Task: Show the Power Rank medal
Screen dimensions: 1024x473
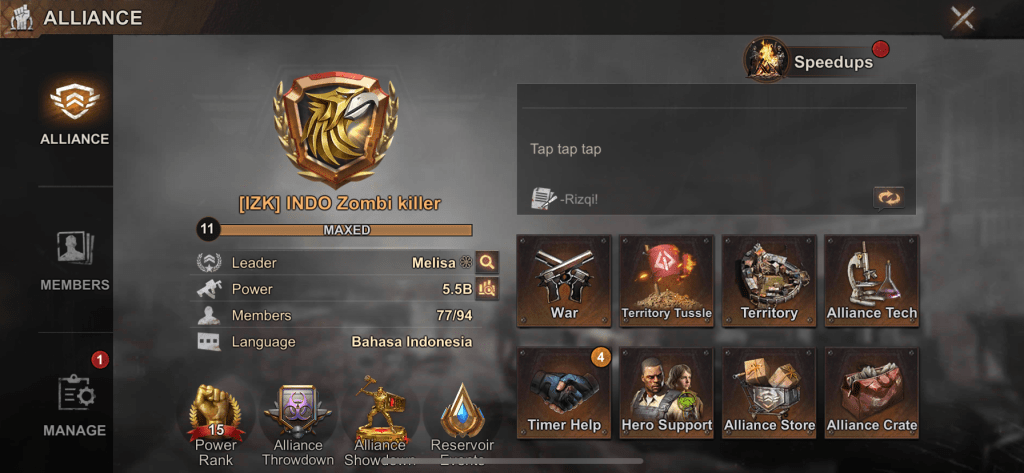Action: (216, 420)
